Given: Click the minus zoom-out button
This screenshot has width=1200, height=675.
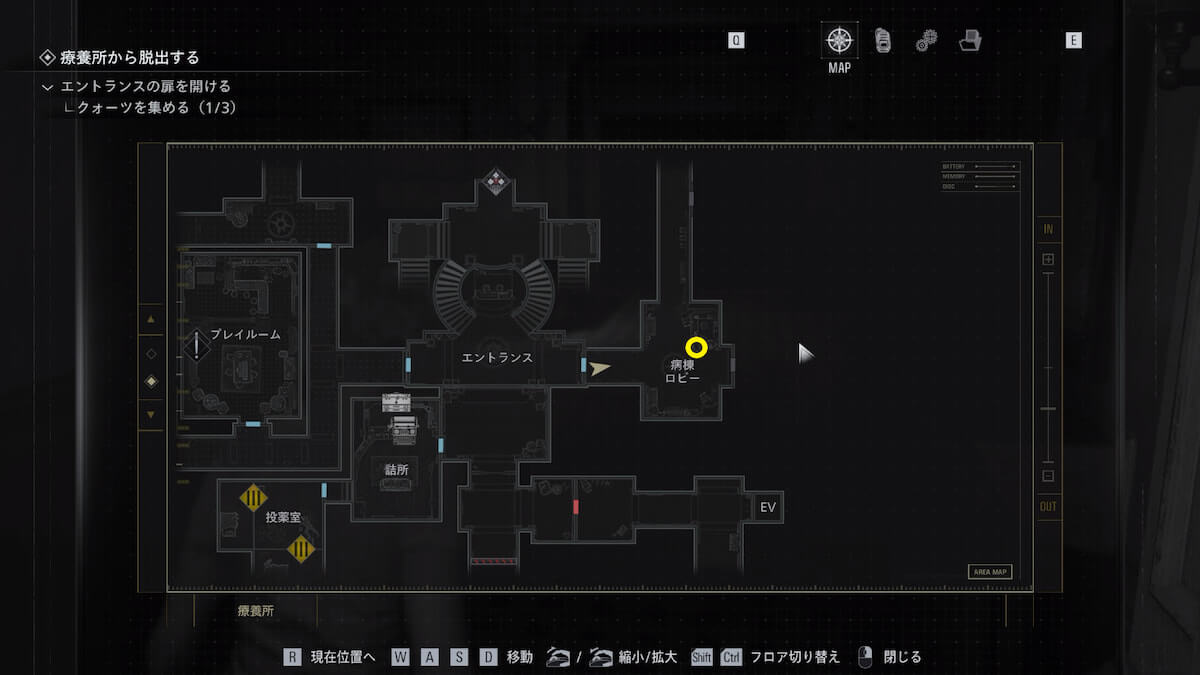Looking at the screenshot, I should pyautogui.click(x=1048, y=476).
